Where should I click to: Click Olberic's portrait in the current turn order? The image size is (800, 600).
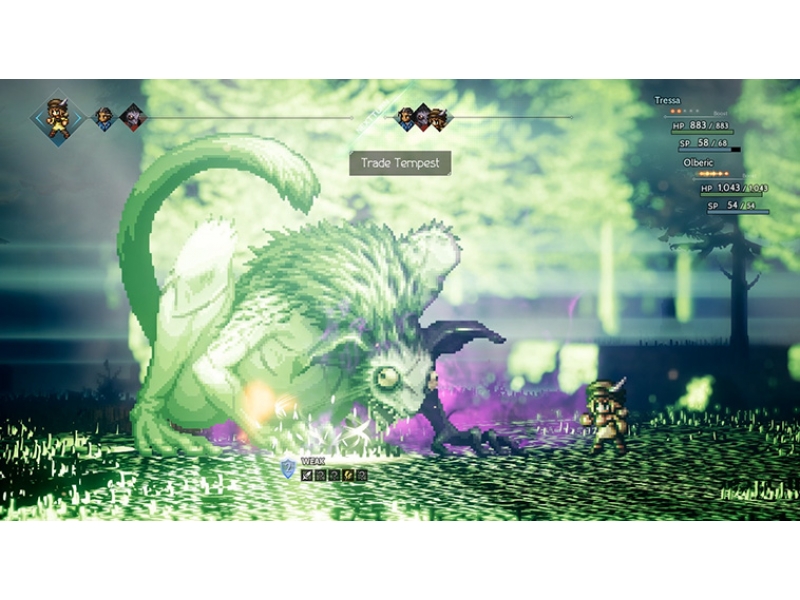tap(103, 118)
